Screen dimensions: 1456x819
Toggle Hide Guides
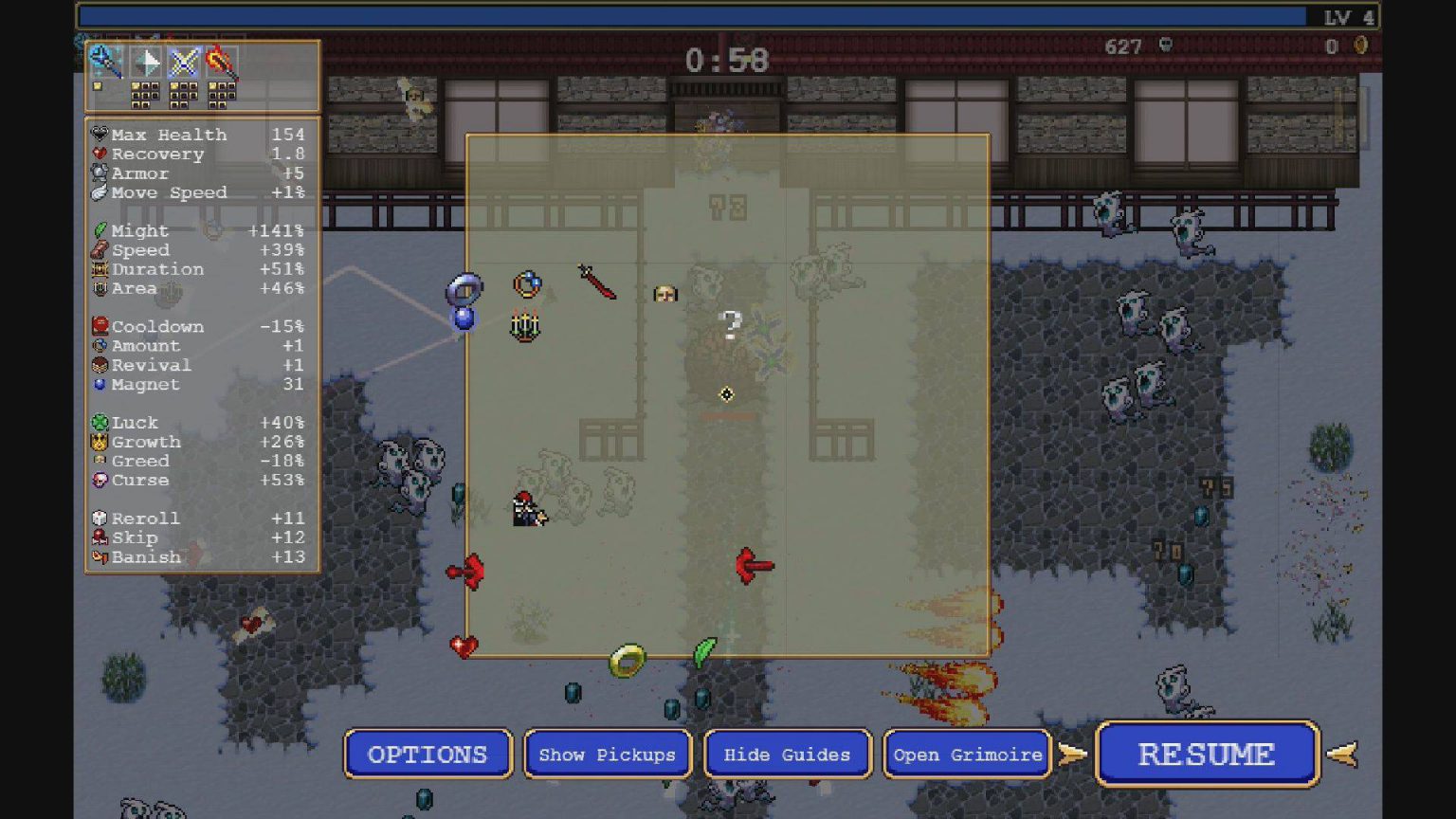tap(786, 755)
